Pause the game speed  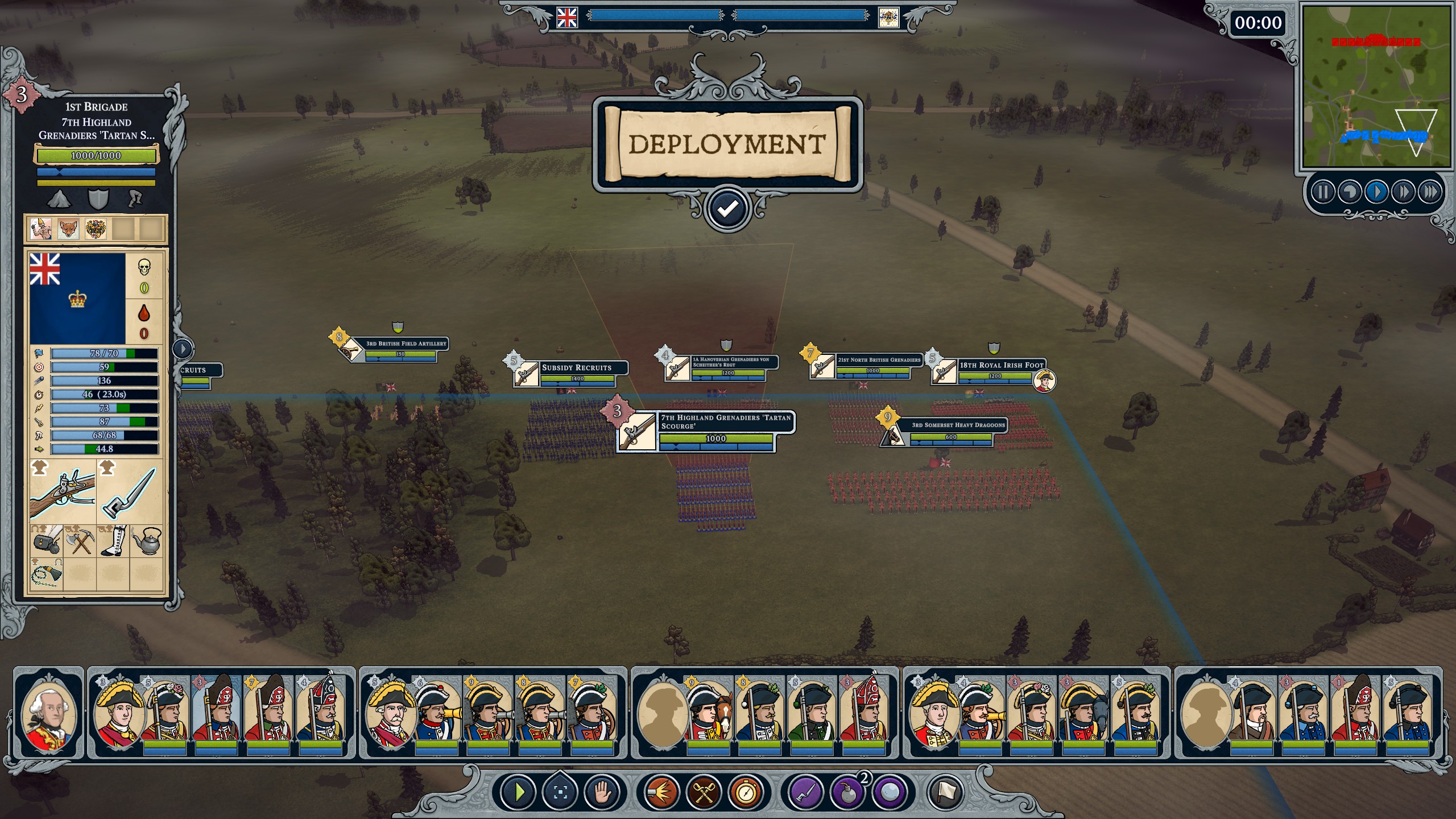(x=1322, y=192)
